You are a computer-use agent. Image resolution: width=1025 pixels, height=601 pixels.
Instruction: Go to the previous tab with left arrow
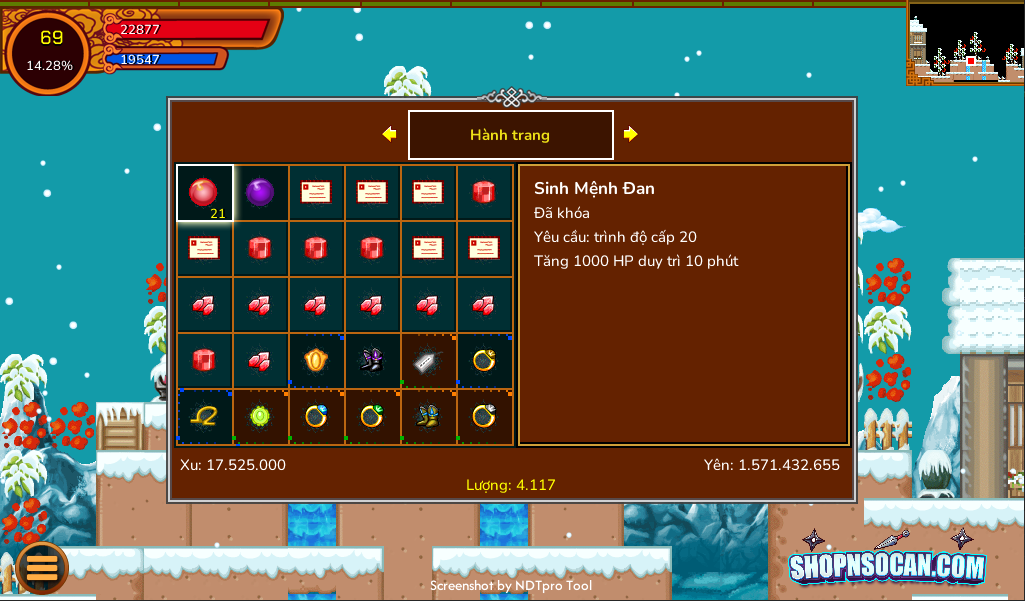(x=389, y=134)
